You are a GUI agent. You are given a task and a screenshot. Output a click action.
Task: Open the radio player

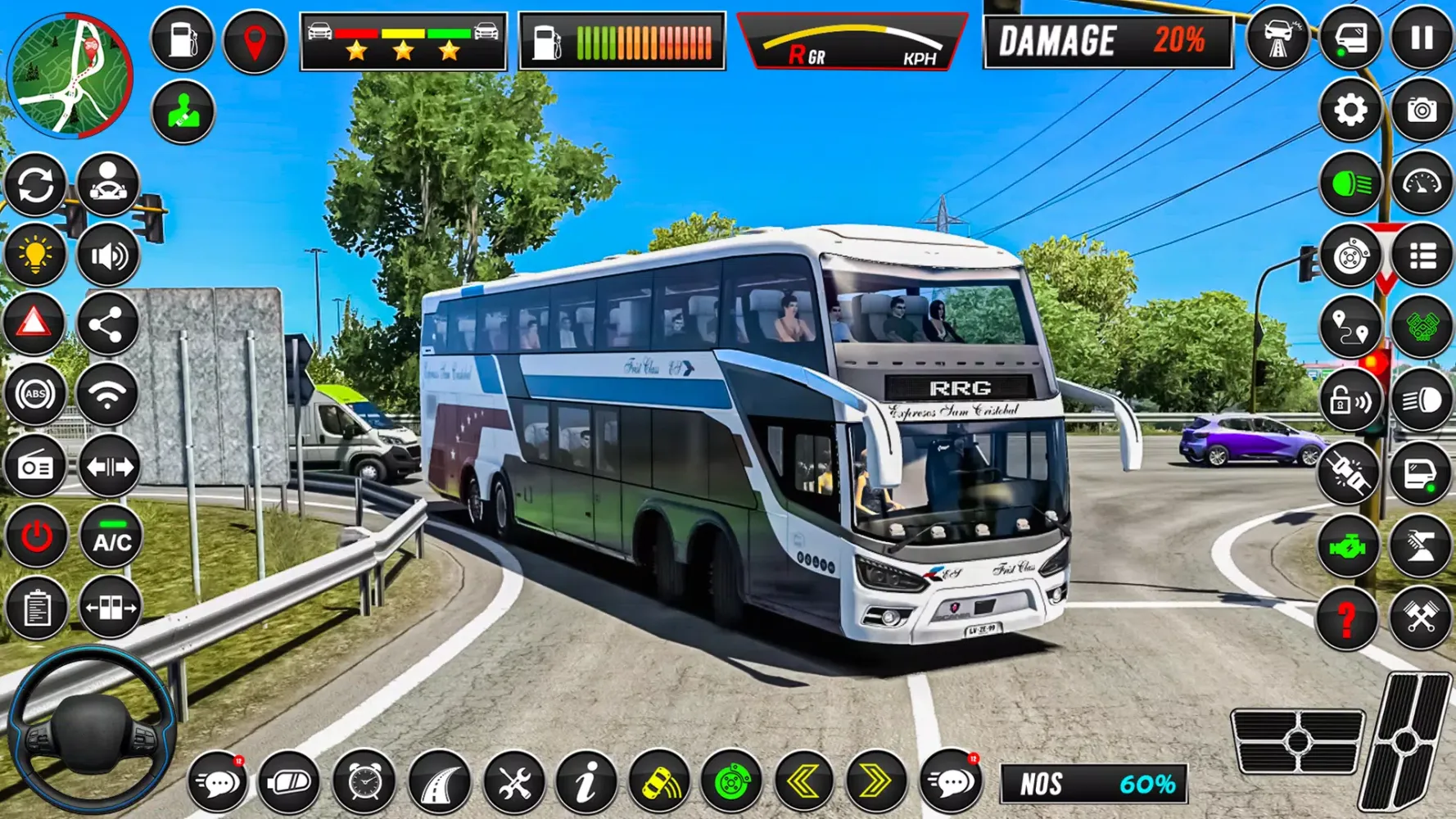[35, 465]
